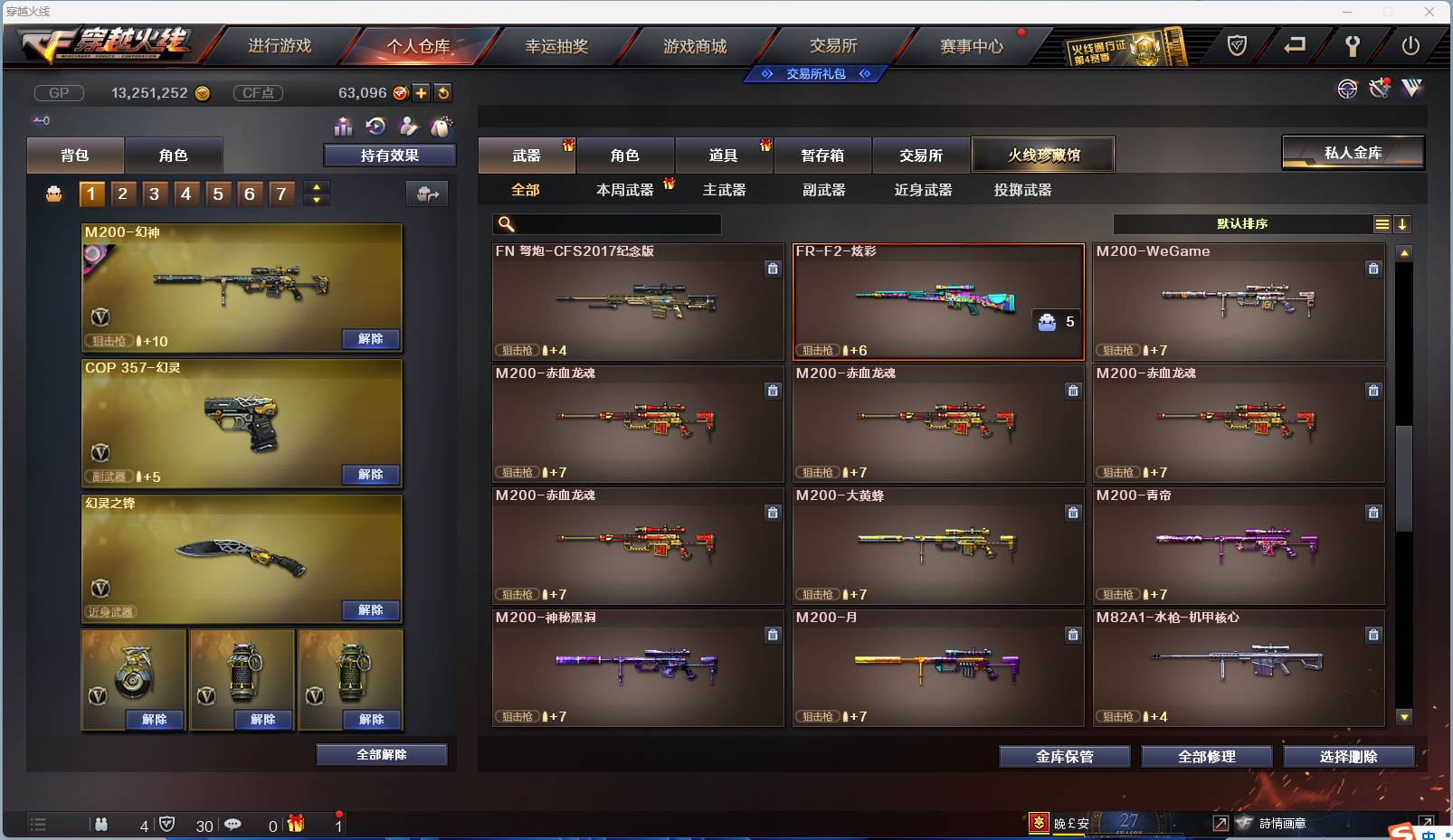Open the settings wrench icon
This screenshot has height=840, width=1453.
[1353, 45]
